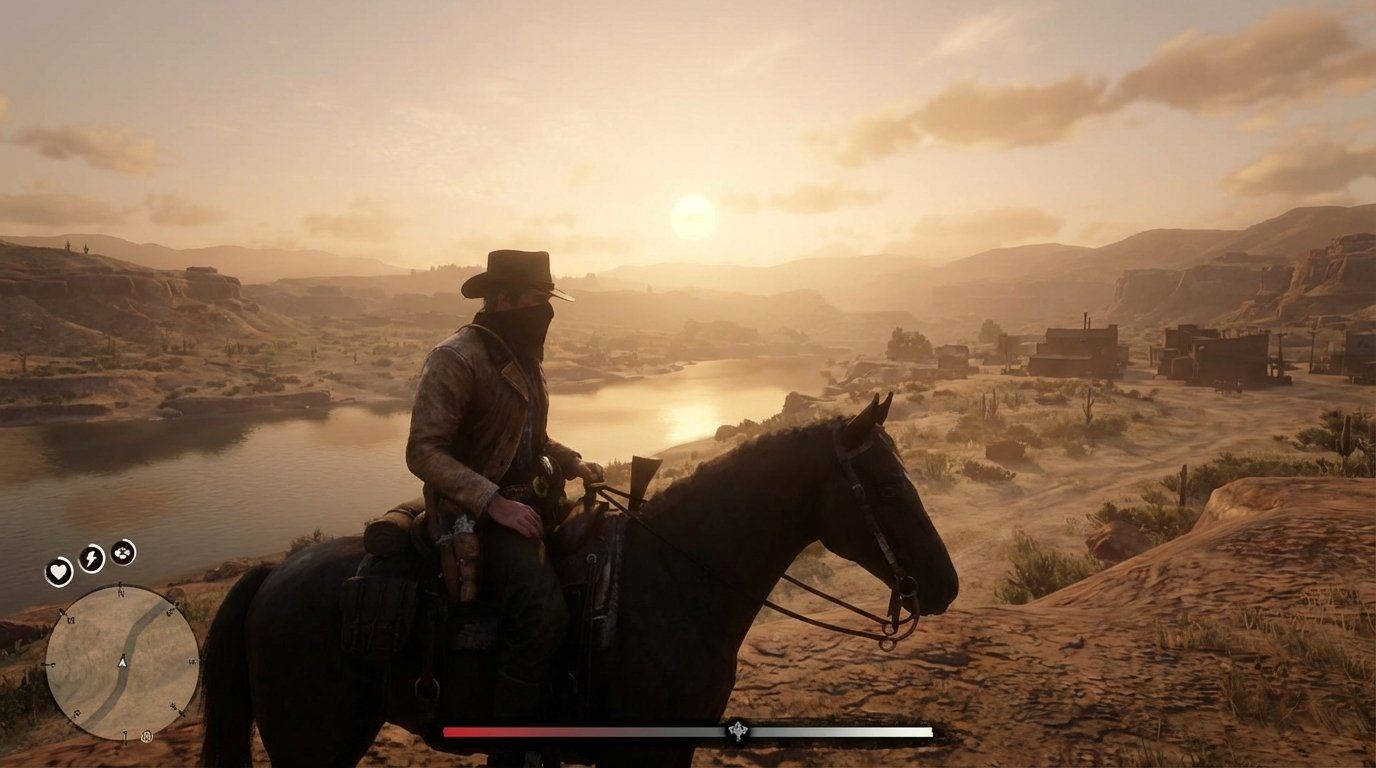Click the player arrow on the minimap
Image resolution: width=1376 pixels, height=768 pixels.
[x=122, y=662]
